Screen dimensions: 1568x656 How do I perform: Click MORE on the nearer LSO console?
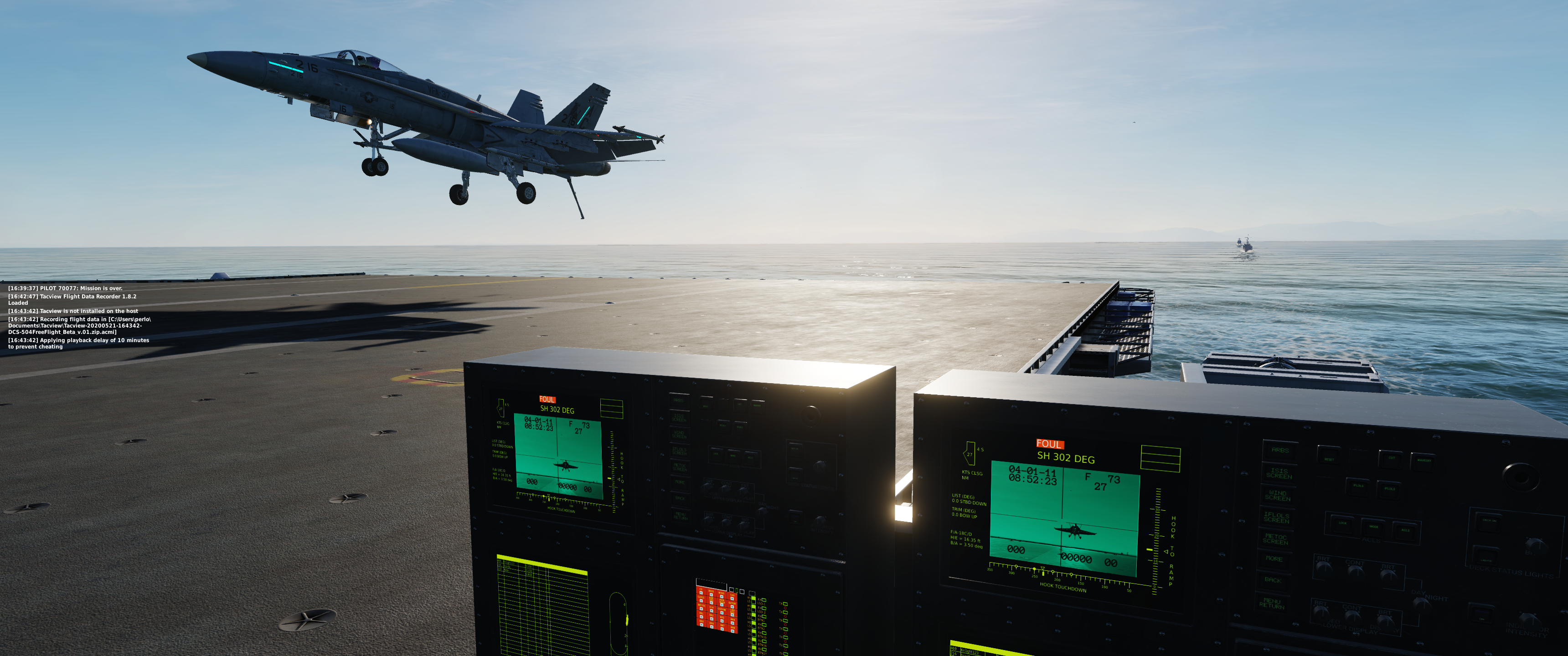coord(1274,559)
